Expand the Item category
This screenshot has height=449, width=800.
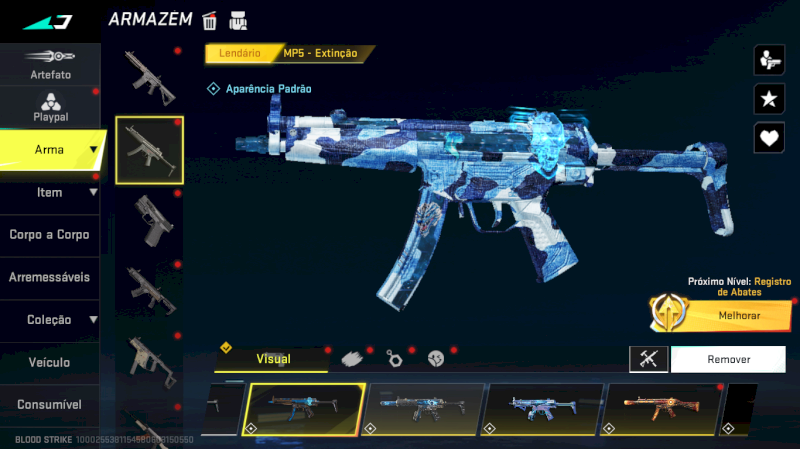[x=50, y=192]
